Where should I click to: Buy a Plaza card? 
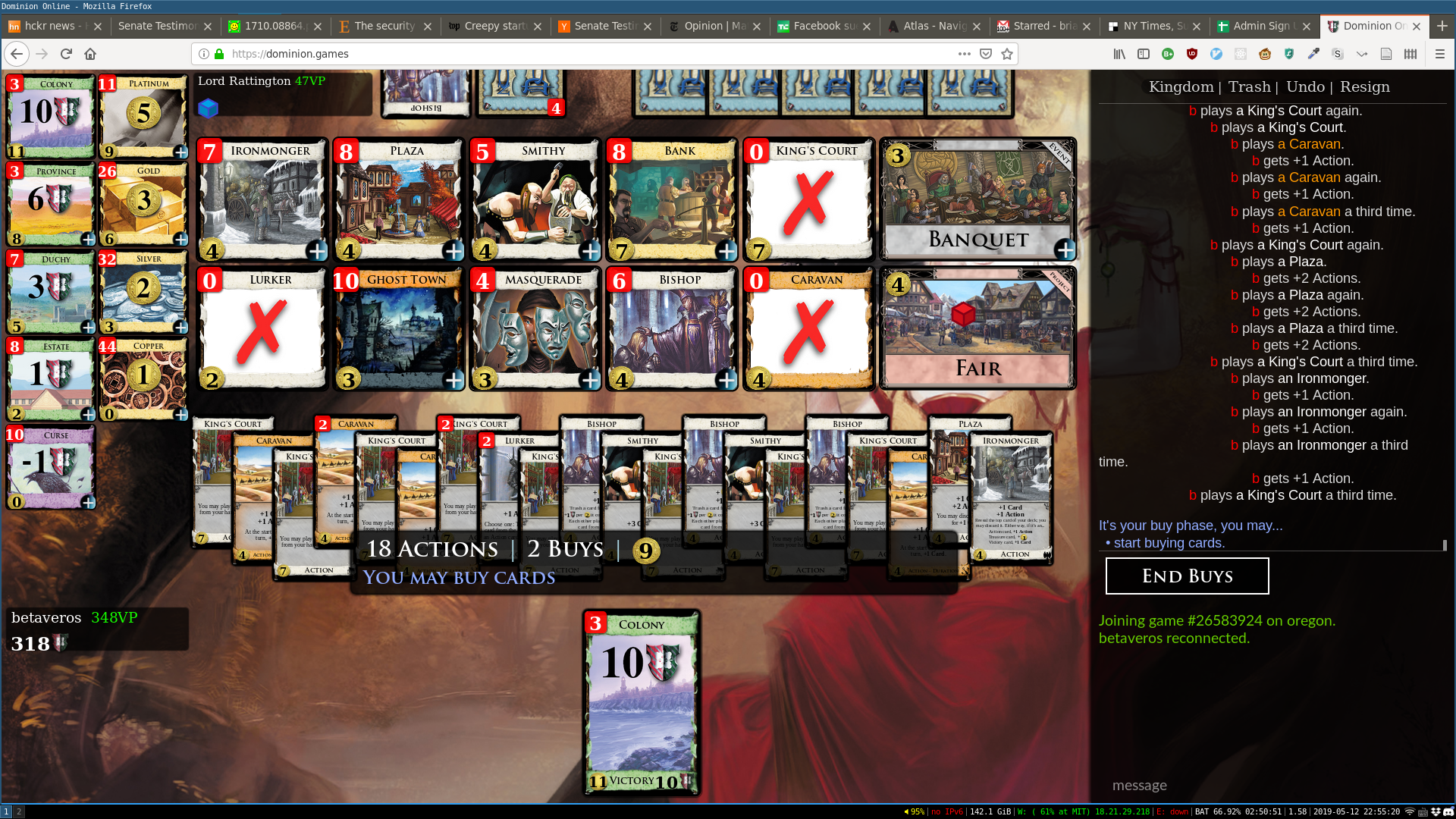coord(399,200)
